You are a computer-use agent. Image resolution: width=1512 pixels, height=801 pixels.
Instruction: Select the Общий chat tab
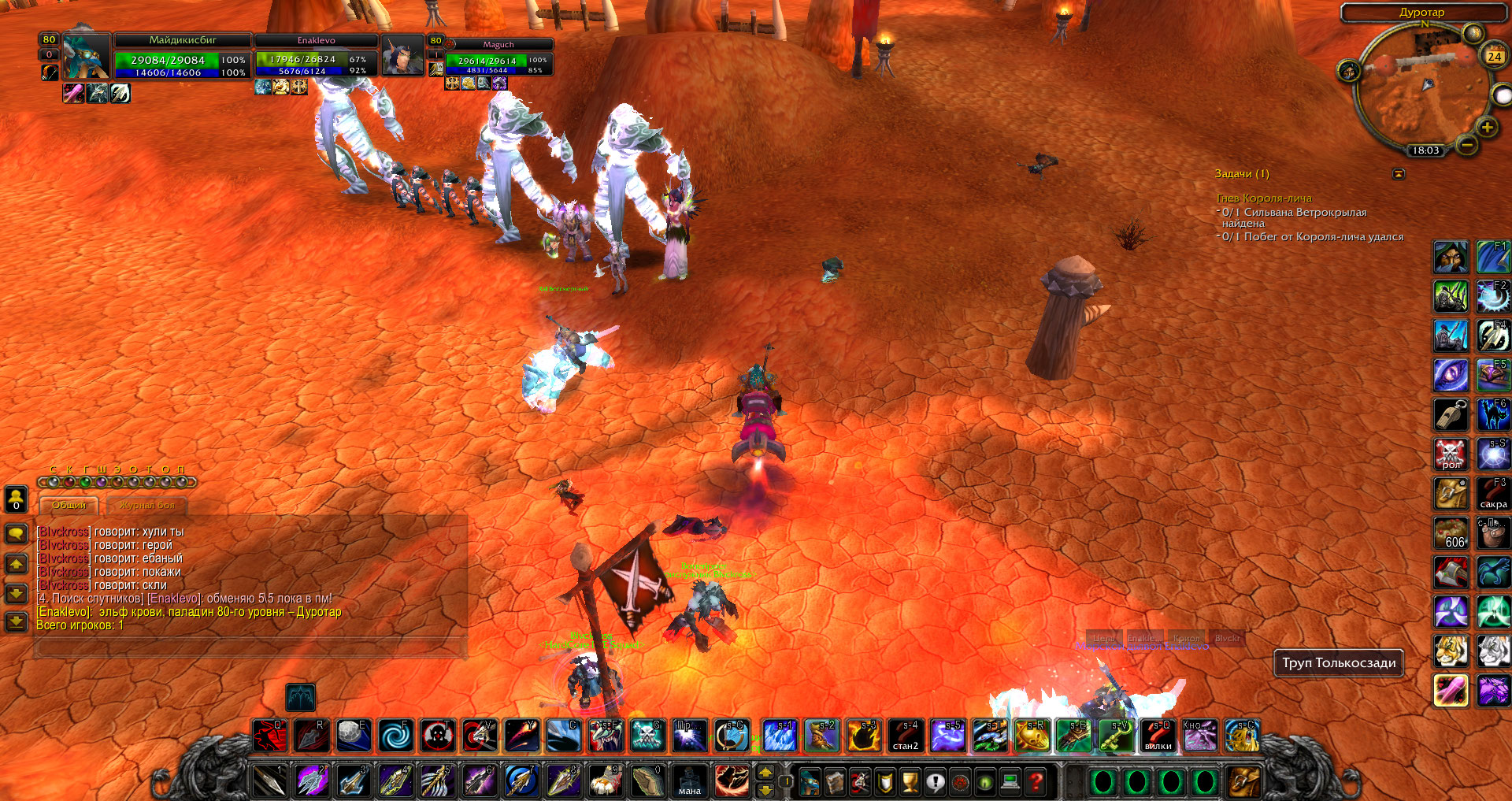click(69, 505)
